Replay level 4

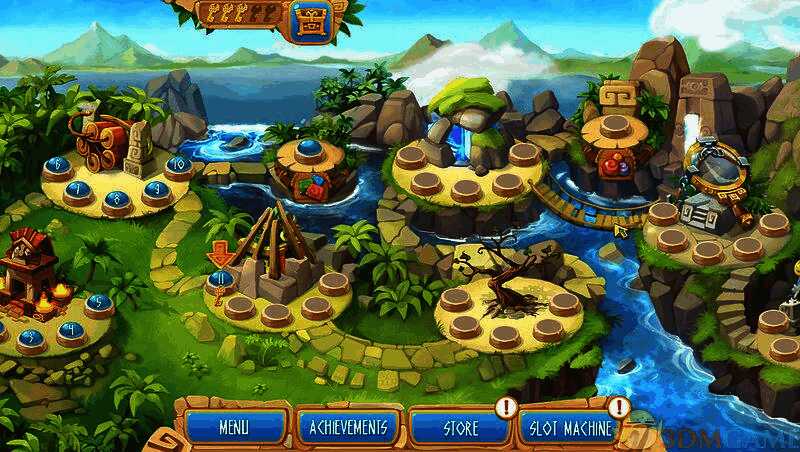click(x=71, y=329)
